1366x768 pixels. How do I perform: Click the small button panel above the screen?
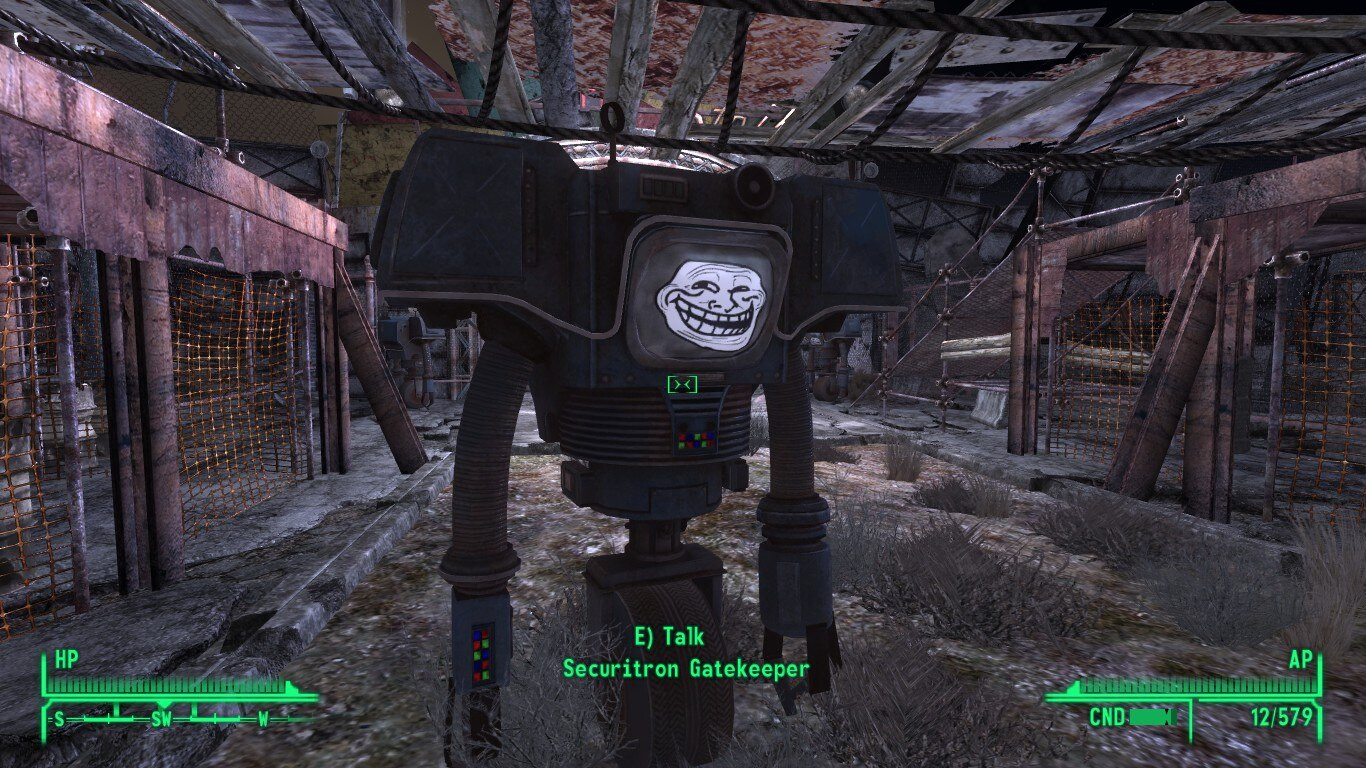[665, 188]
